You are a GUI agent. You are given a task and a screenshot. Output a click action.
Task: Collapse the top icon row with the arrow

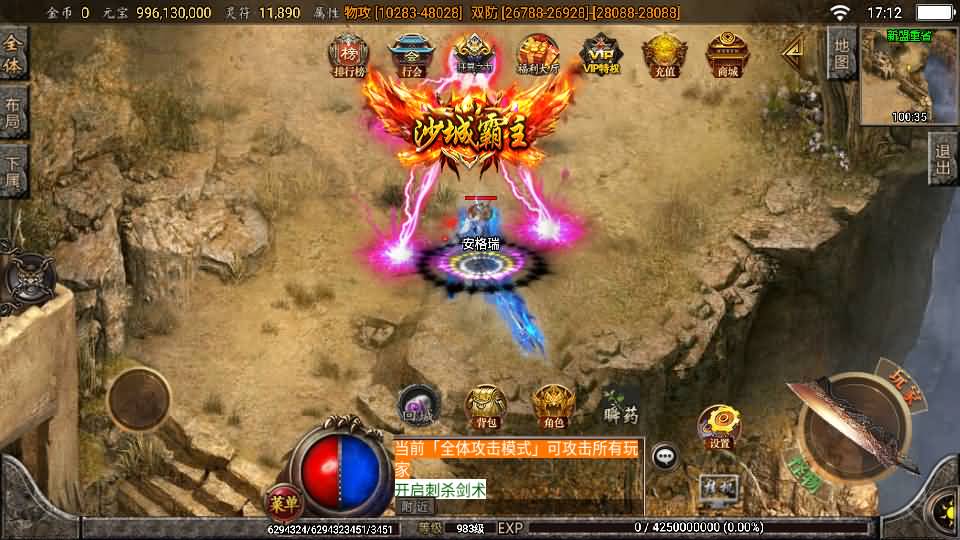coord(793,48)
